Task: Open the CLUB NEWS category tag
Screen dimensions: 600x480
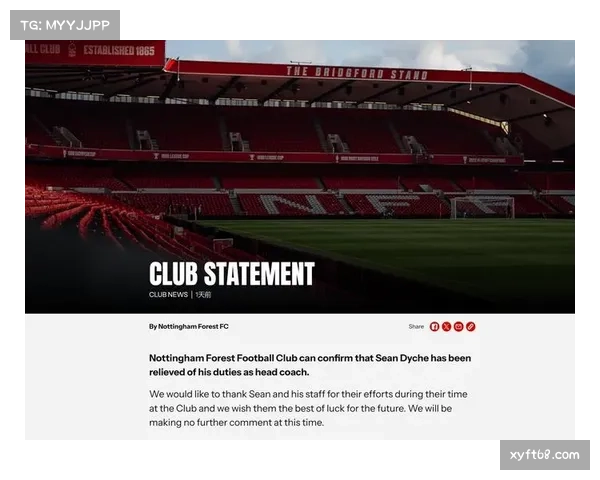Action: (168, 295)
